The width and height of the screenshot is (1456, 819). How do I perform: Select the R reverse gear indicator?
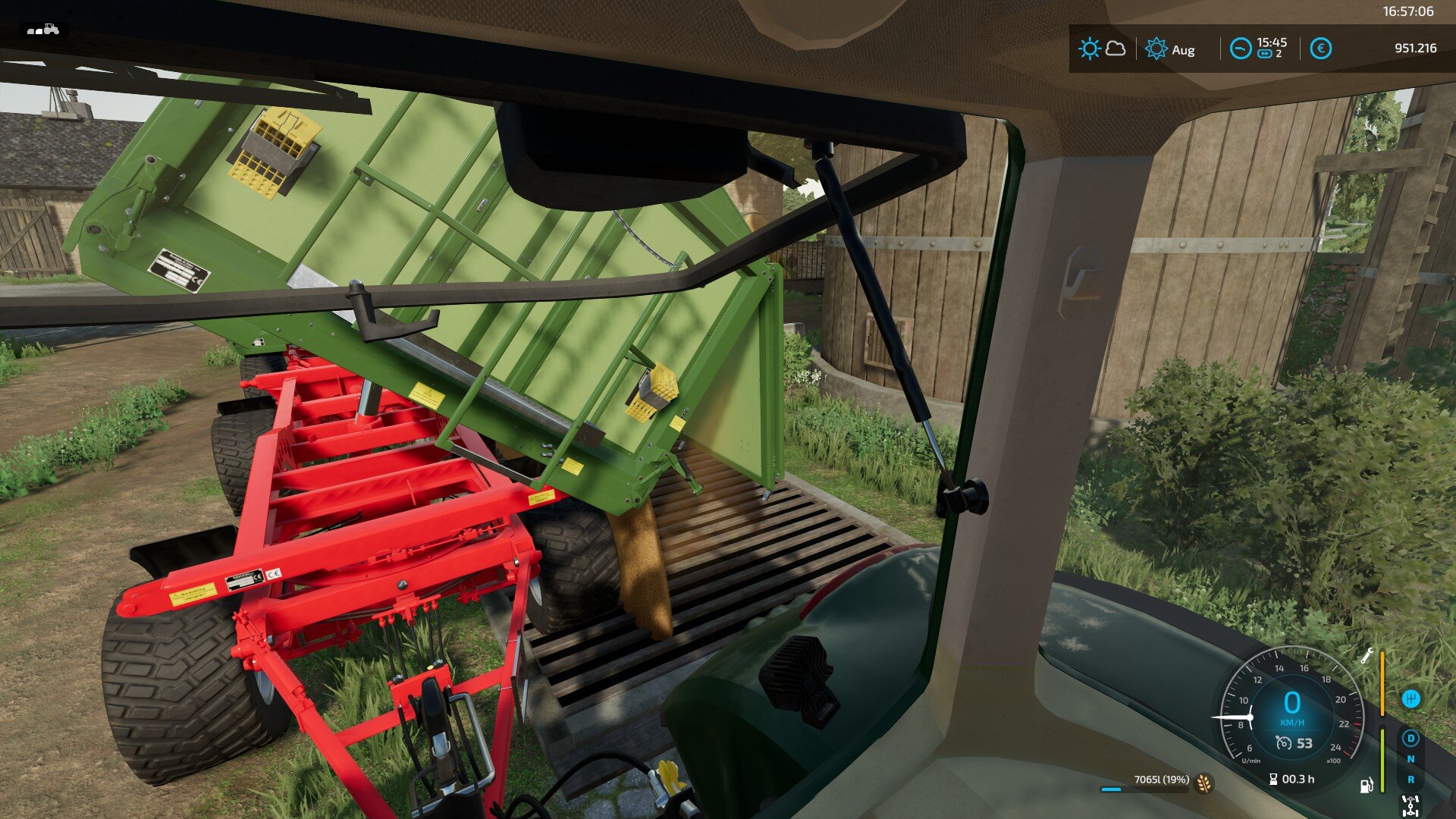coord(1410,779)
